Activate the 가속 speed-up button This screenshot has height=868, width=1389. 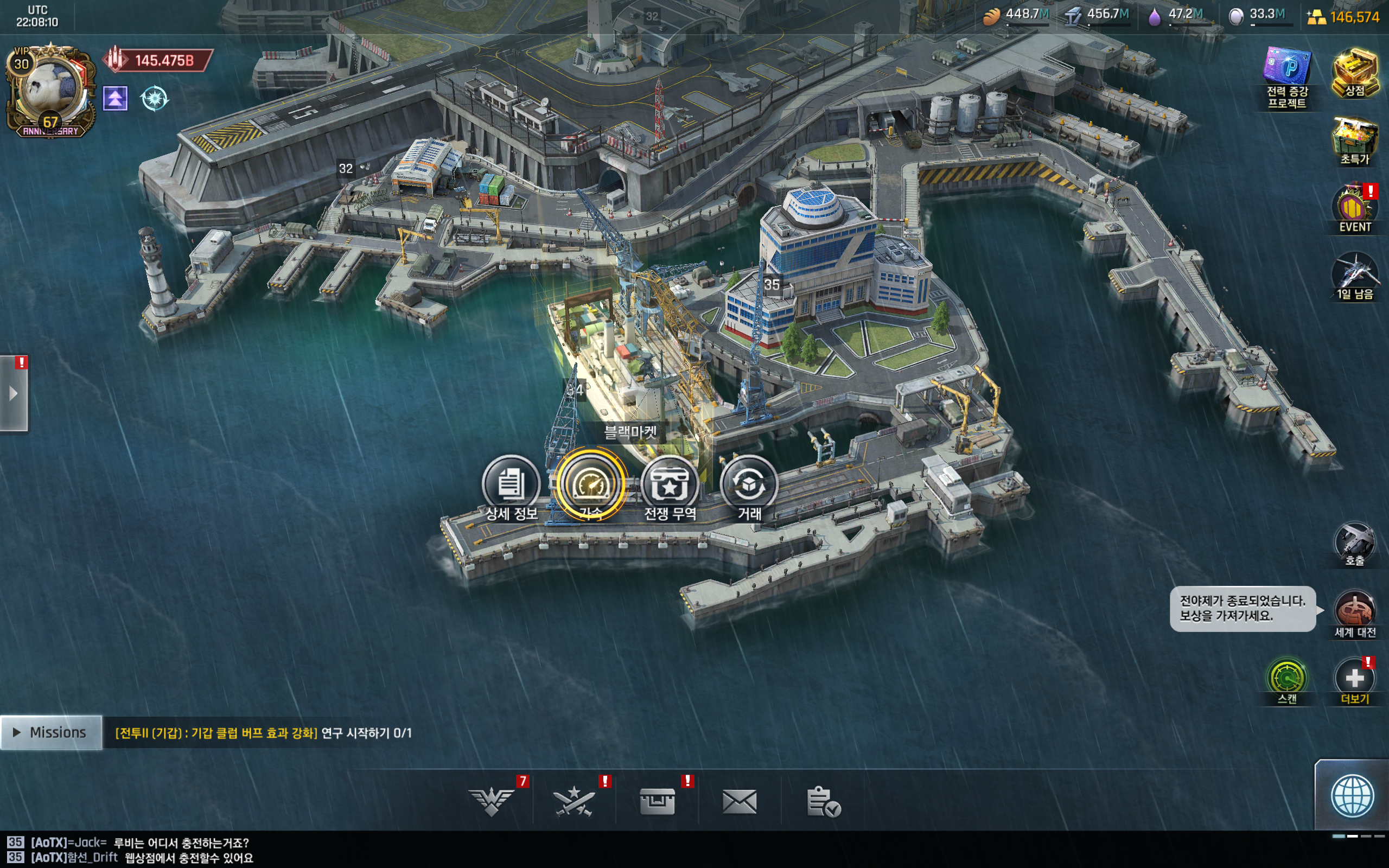click(591, 484)
